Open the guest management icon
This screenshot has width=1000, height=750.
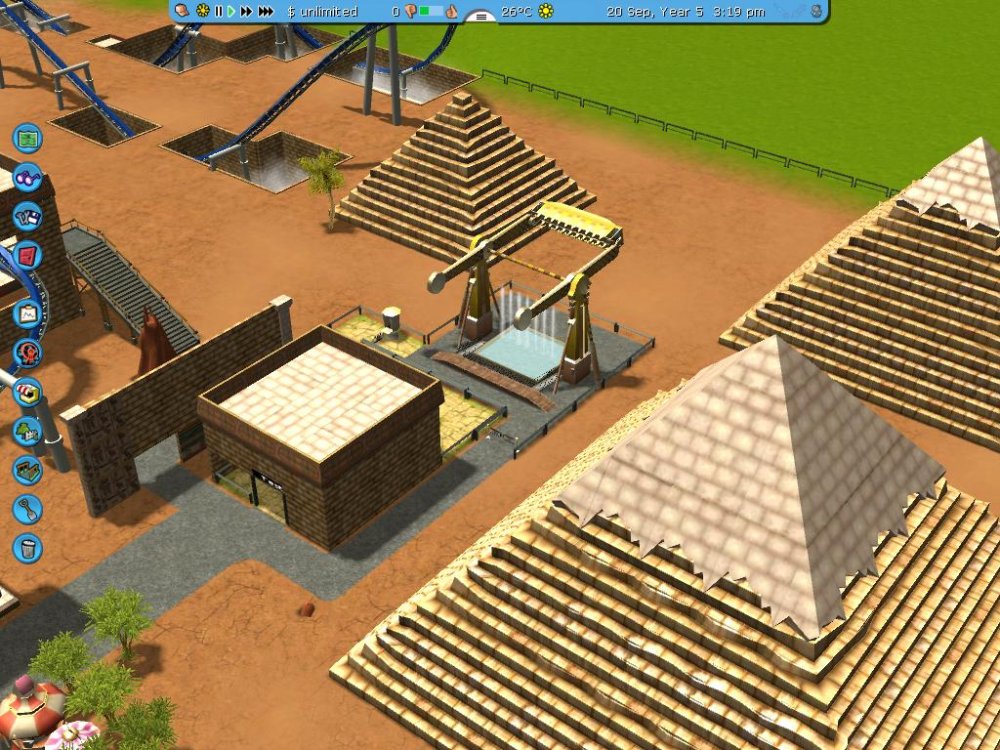(x=27, y=352)
